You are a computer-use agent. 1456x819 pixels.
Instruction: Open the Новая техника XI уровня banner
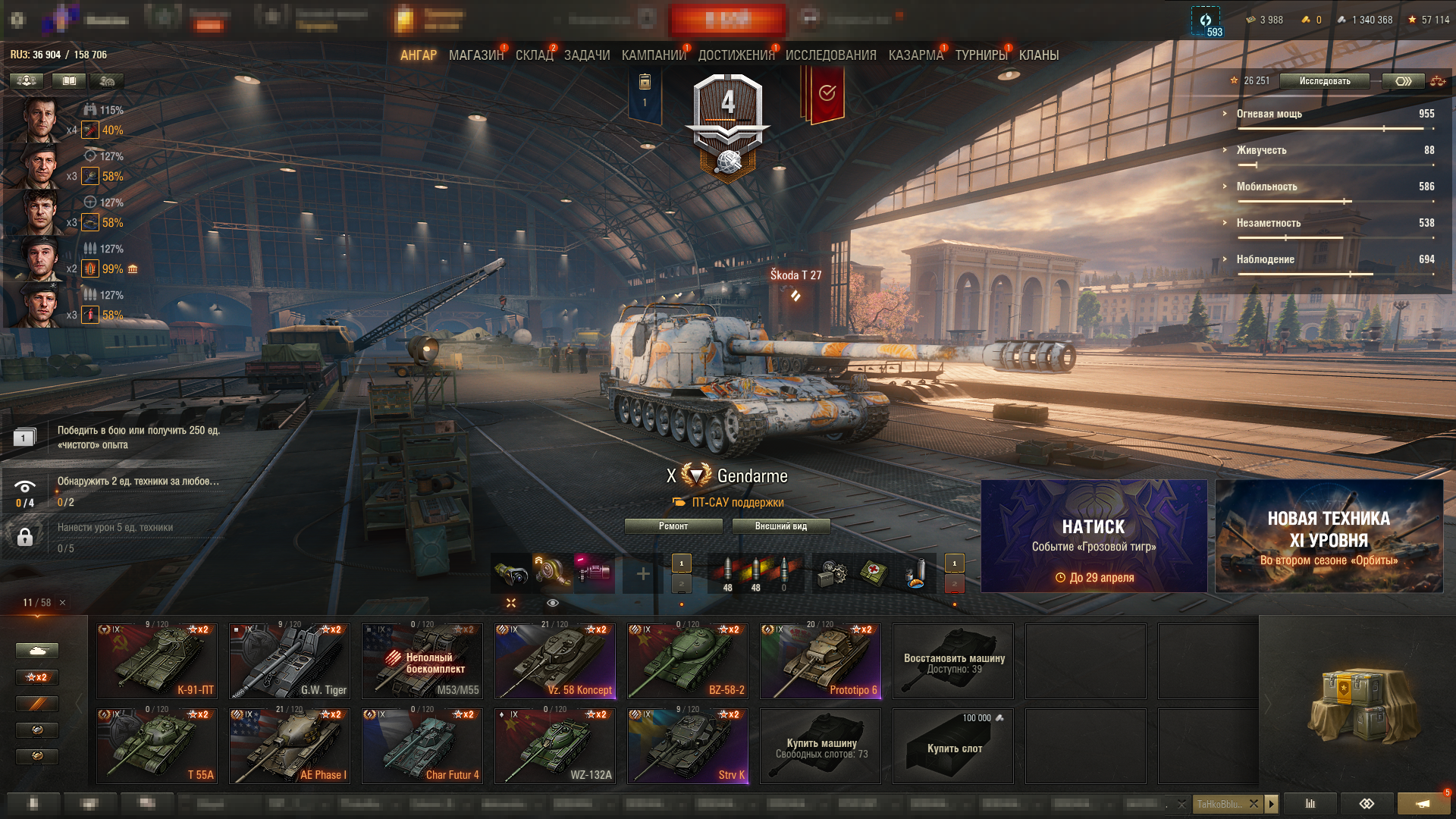click(x=1329, y=536)
